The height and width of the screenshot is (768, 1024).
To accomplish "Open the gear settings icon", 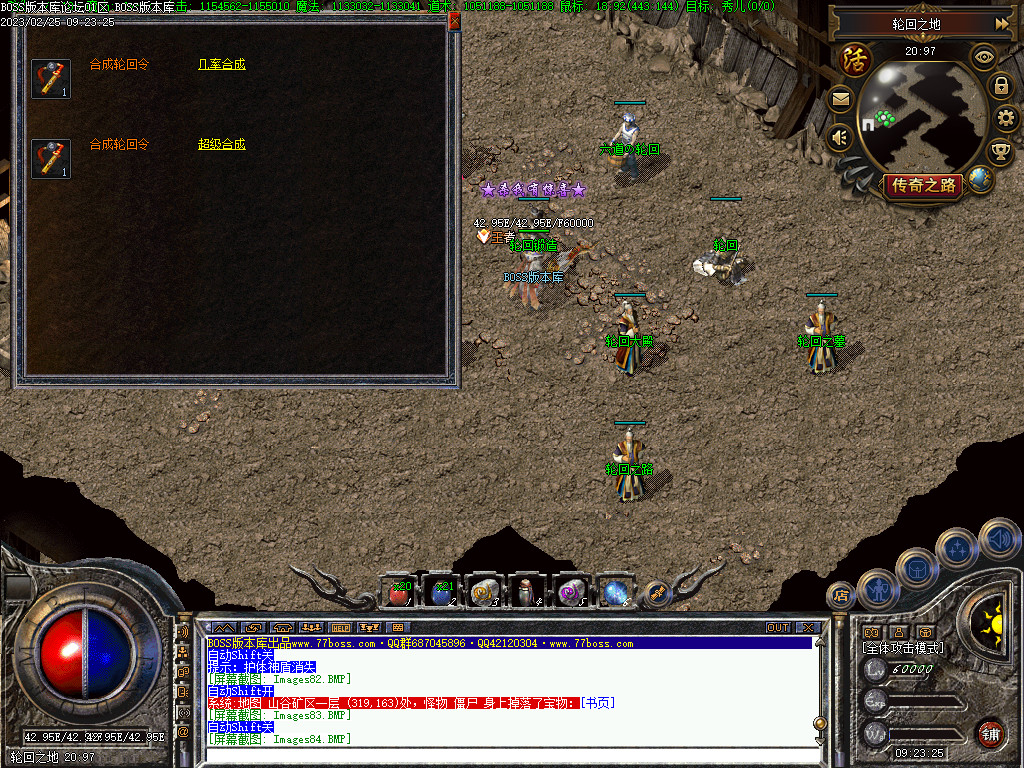I will [x=1007, y=120].
